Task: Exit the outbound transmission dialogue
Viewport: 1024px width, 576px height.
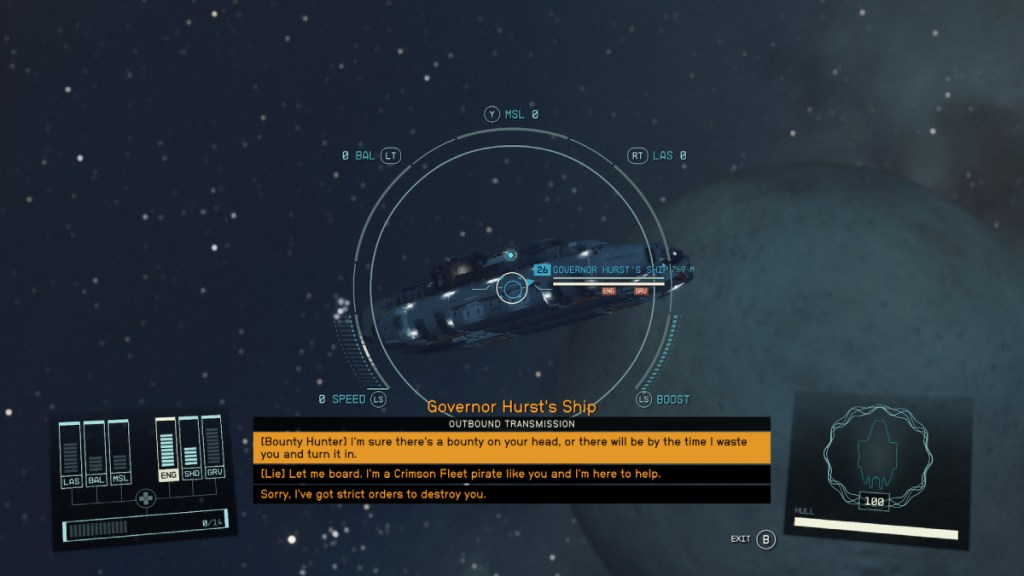Action: (x=765, y=540)
